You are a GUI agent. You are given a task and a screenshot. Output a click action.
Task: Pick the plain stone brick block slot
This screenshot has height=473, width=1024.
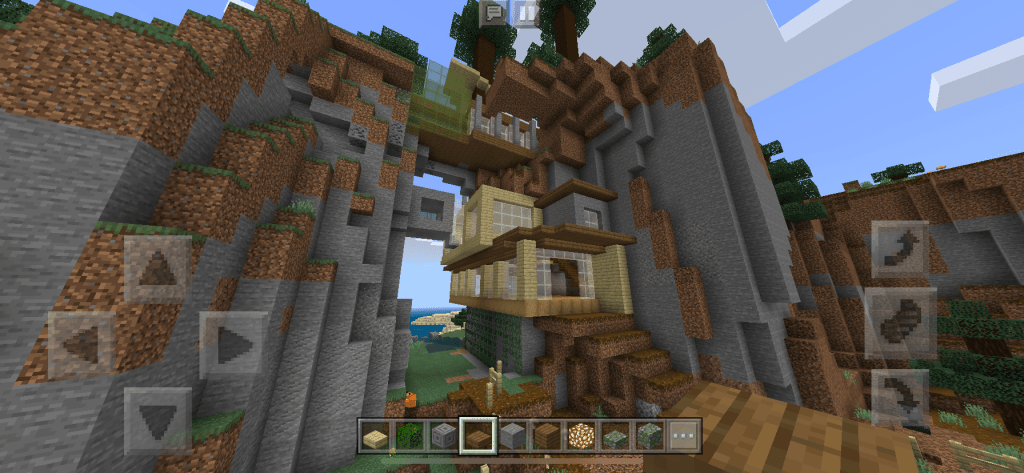click(512, 436)
